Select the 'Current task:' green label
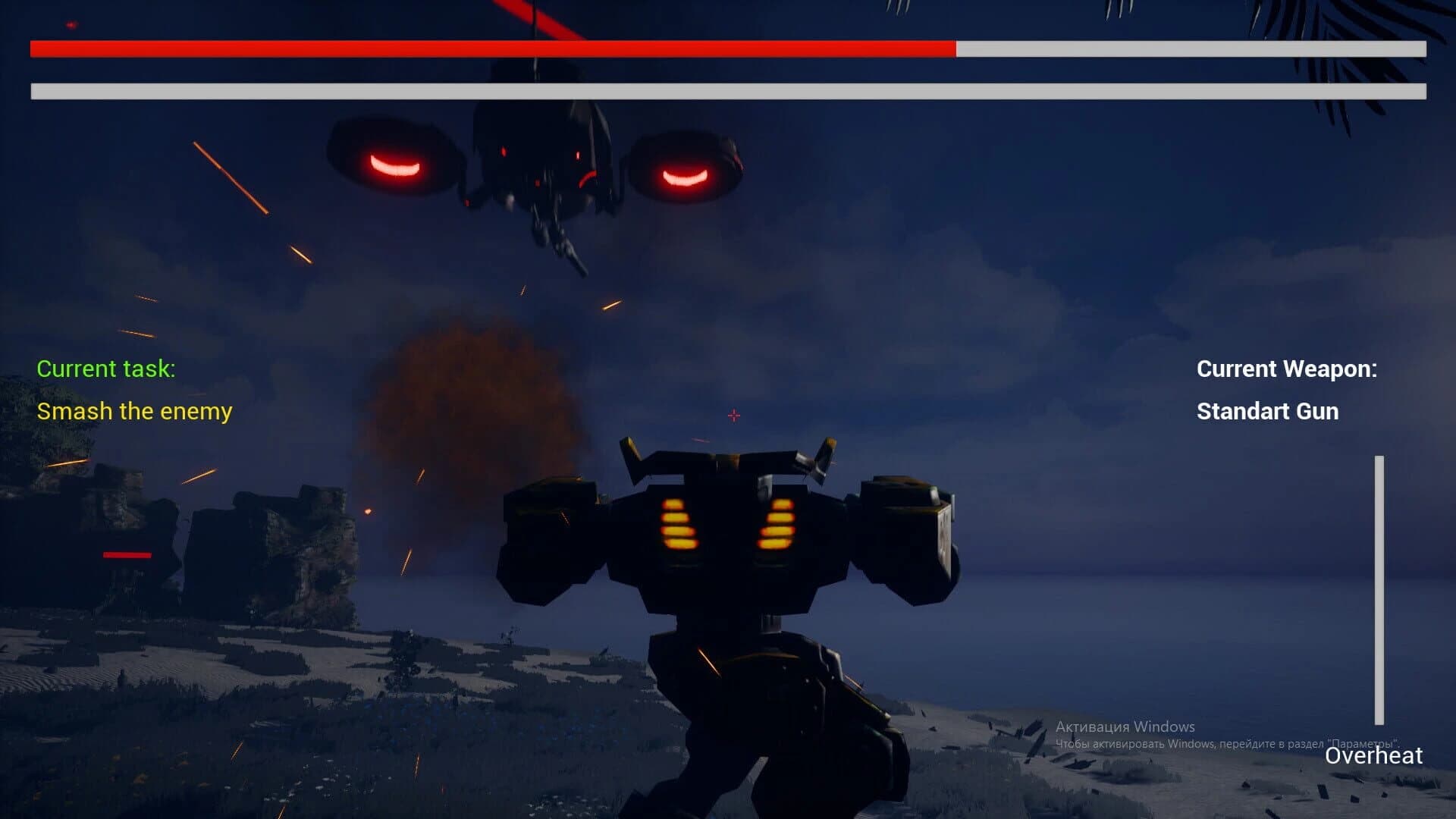Image resolution: width=1456 pixels, height=819 pixels. point(106,369)
